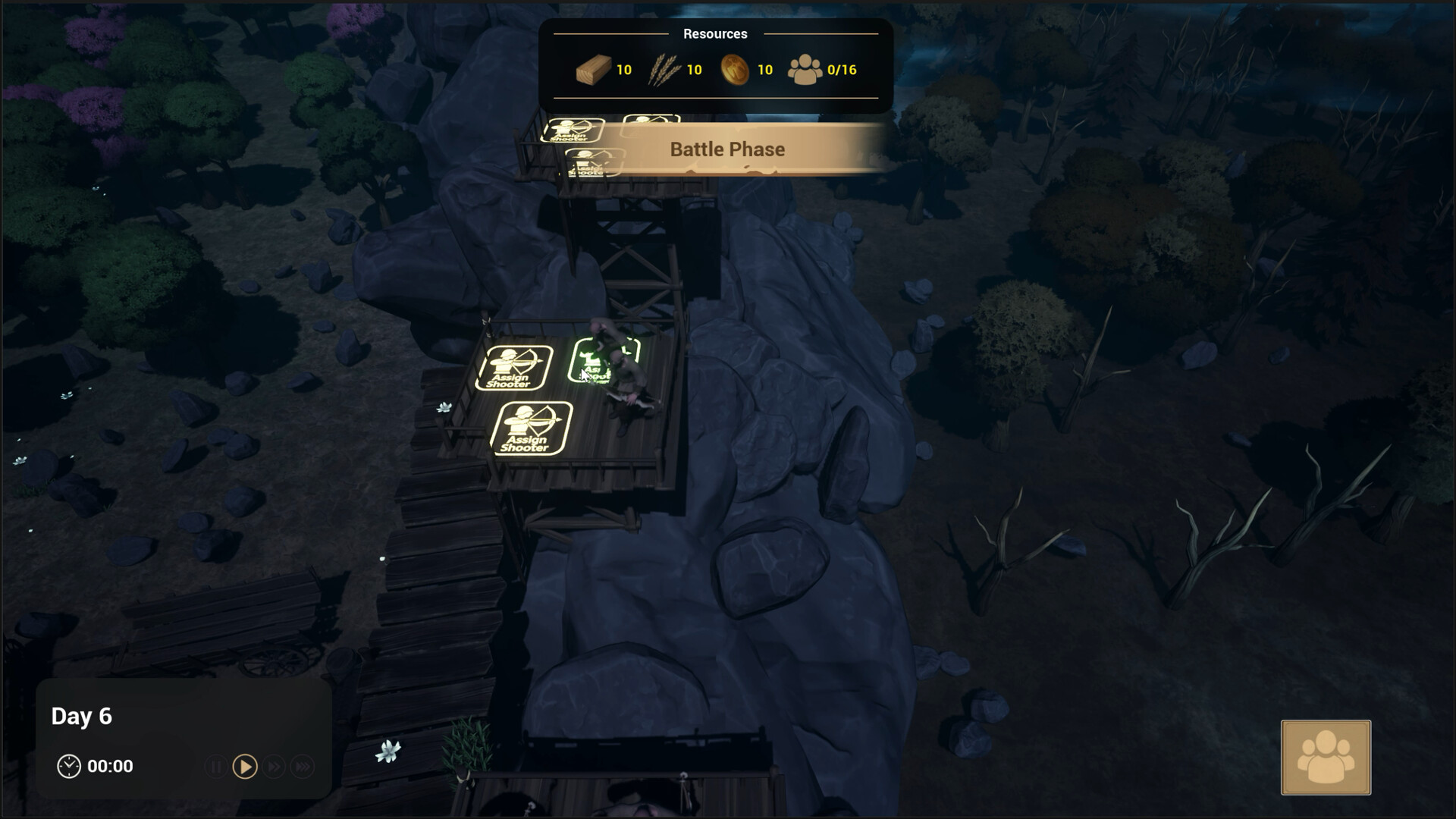Click the wheat resource icon
The width and height of the screenshot is (1456, 819).
[662, 70]
